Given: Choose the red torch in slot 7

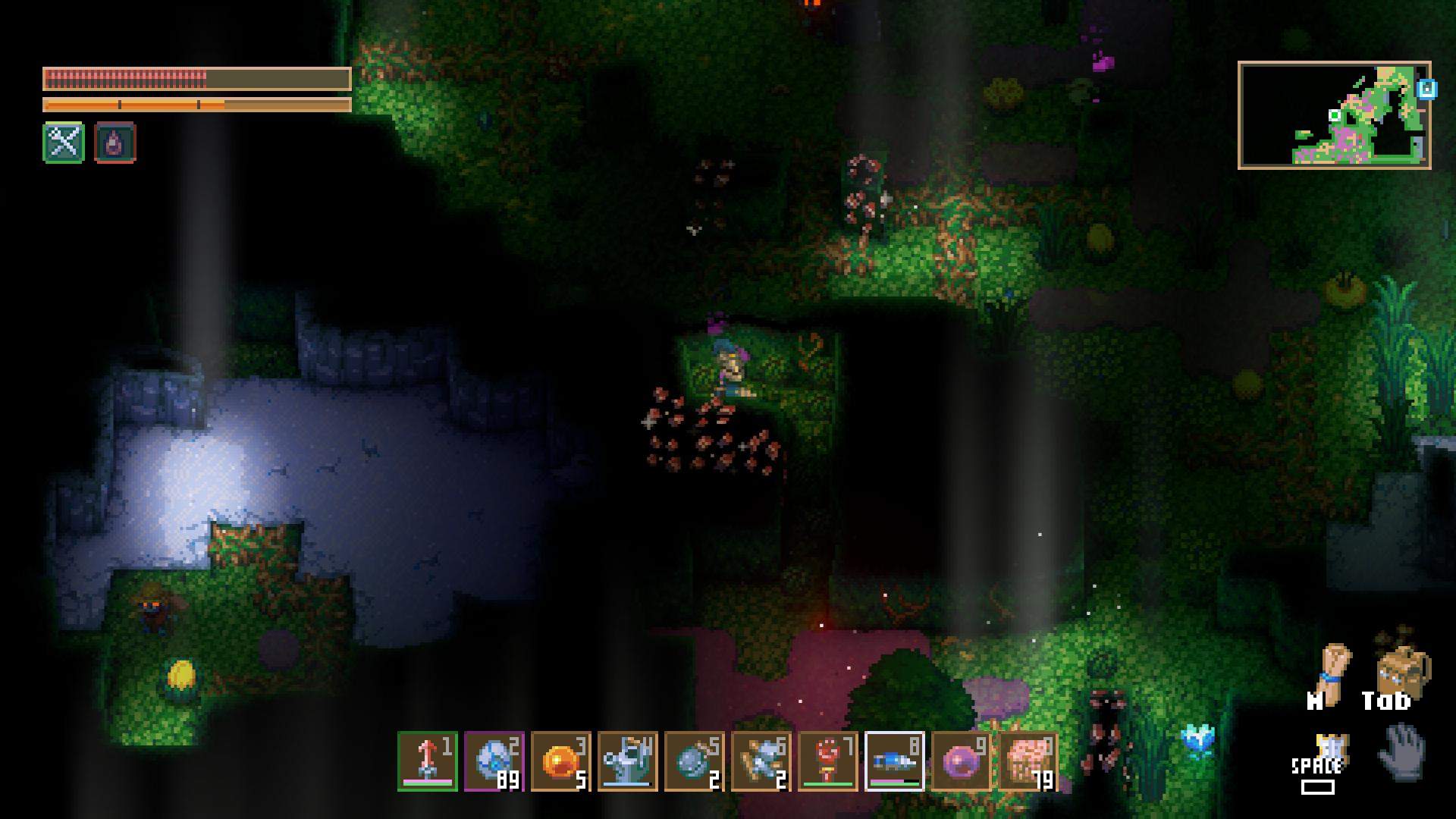Looking at the screenshot, I should coord(828,761).
